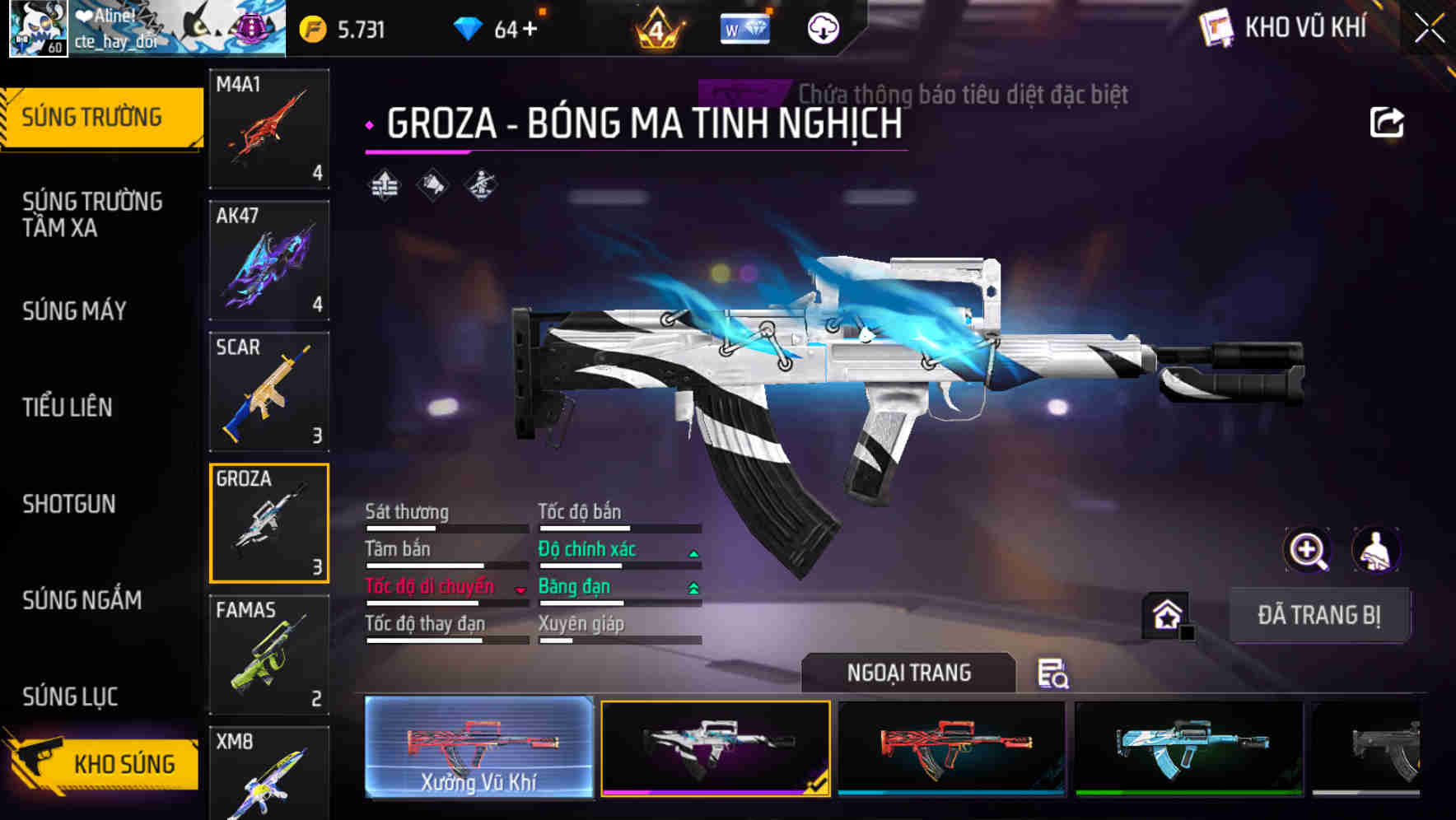Viewport: 1456px width, 820px height.
Task: Open the share weapon icon
Action: [x=1387, y=122]
